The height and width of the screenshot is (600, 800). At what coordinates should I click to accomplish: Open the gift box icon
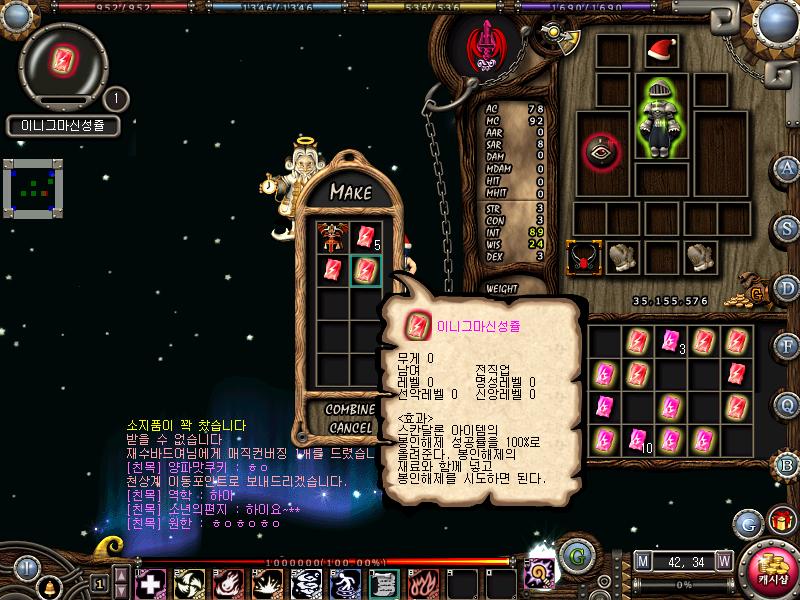pyautogui.click(x=779, y=521)
